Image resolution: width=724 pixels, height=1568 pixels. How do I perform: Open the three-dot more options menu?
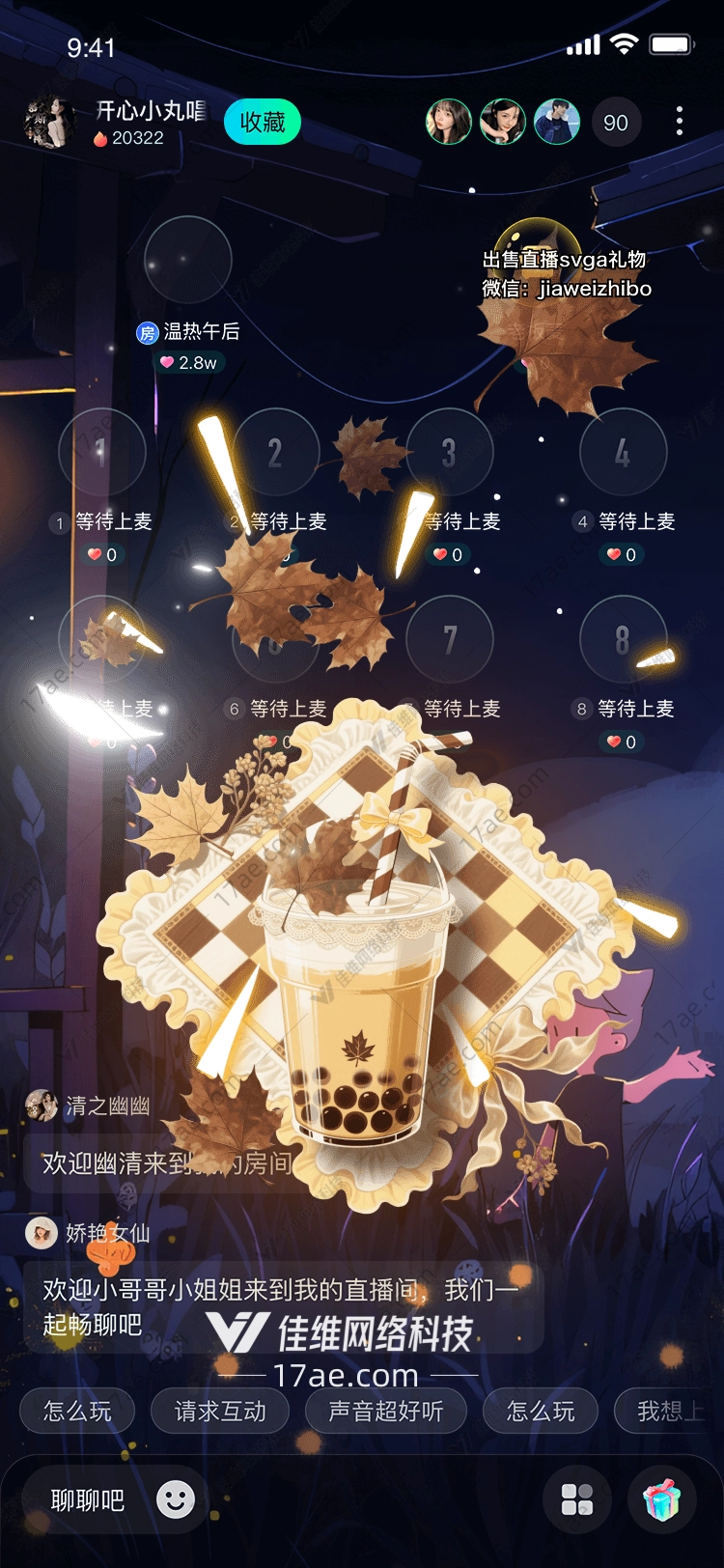pos(680,121)
